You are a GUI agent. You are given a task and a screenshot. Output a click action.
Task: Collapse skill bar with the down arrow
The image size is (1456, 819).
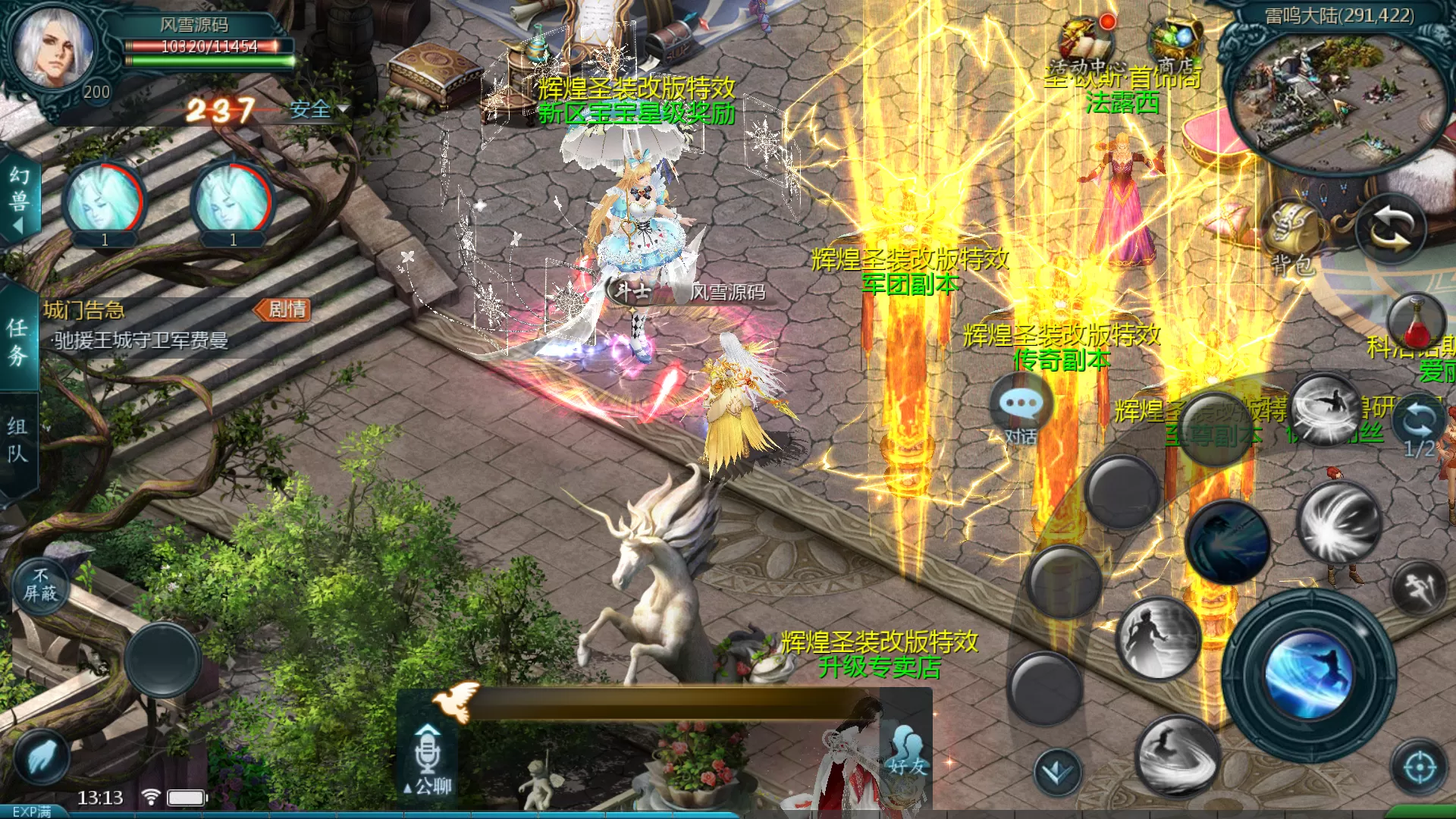coord(1057,772)
